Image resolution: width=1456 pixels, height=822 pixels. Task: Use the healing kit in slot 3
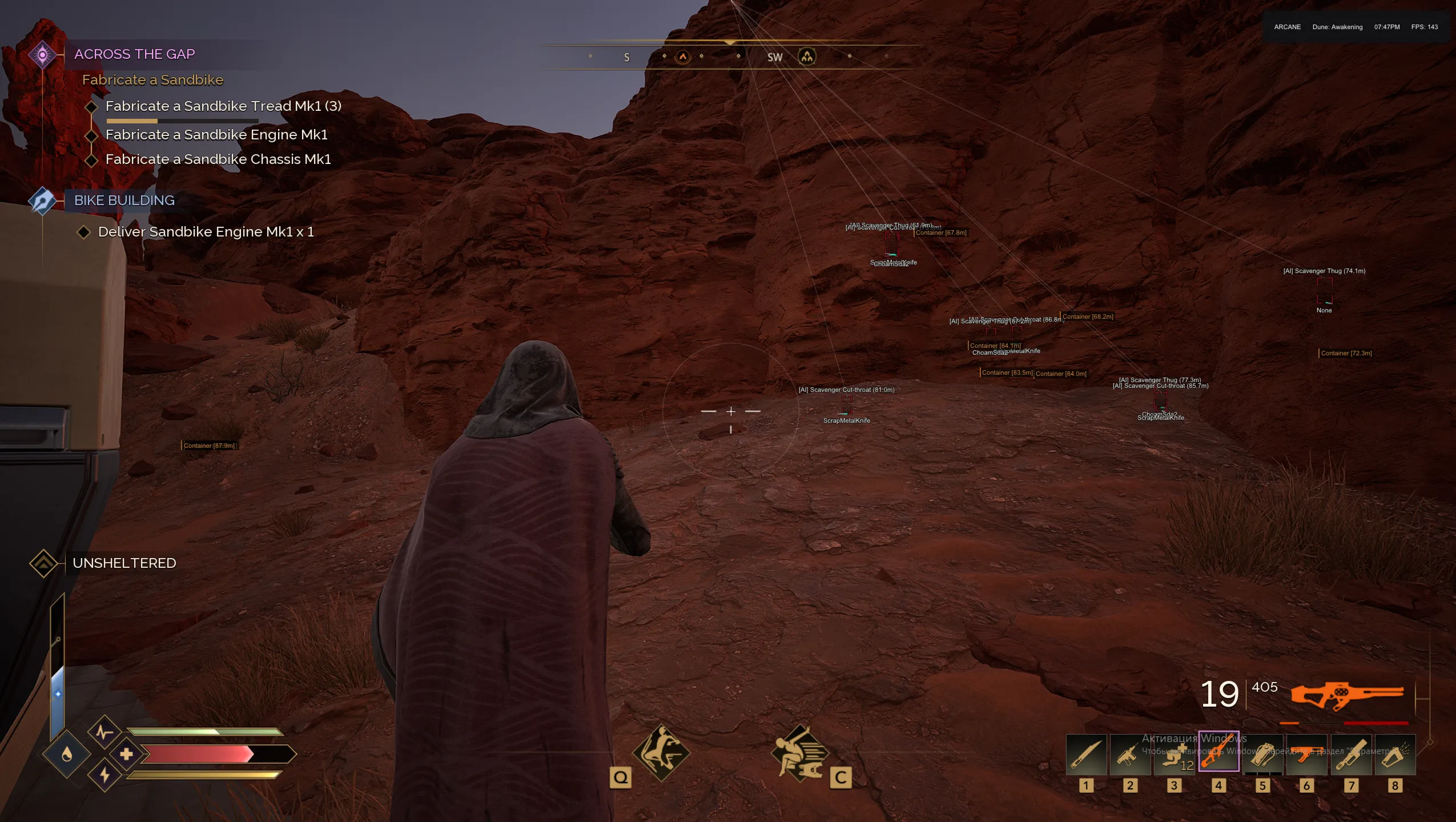[1174, 755]
